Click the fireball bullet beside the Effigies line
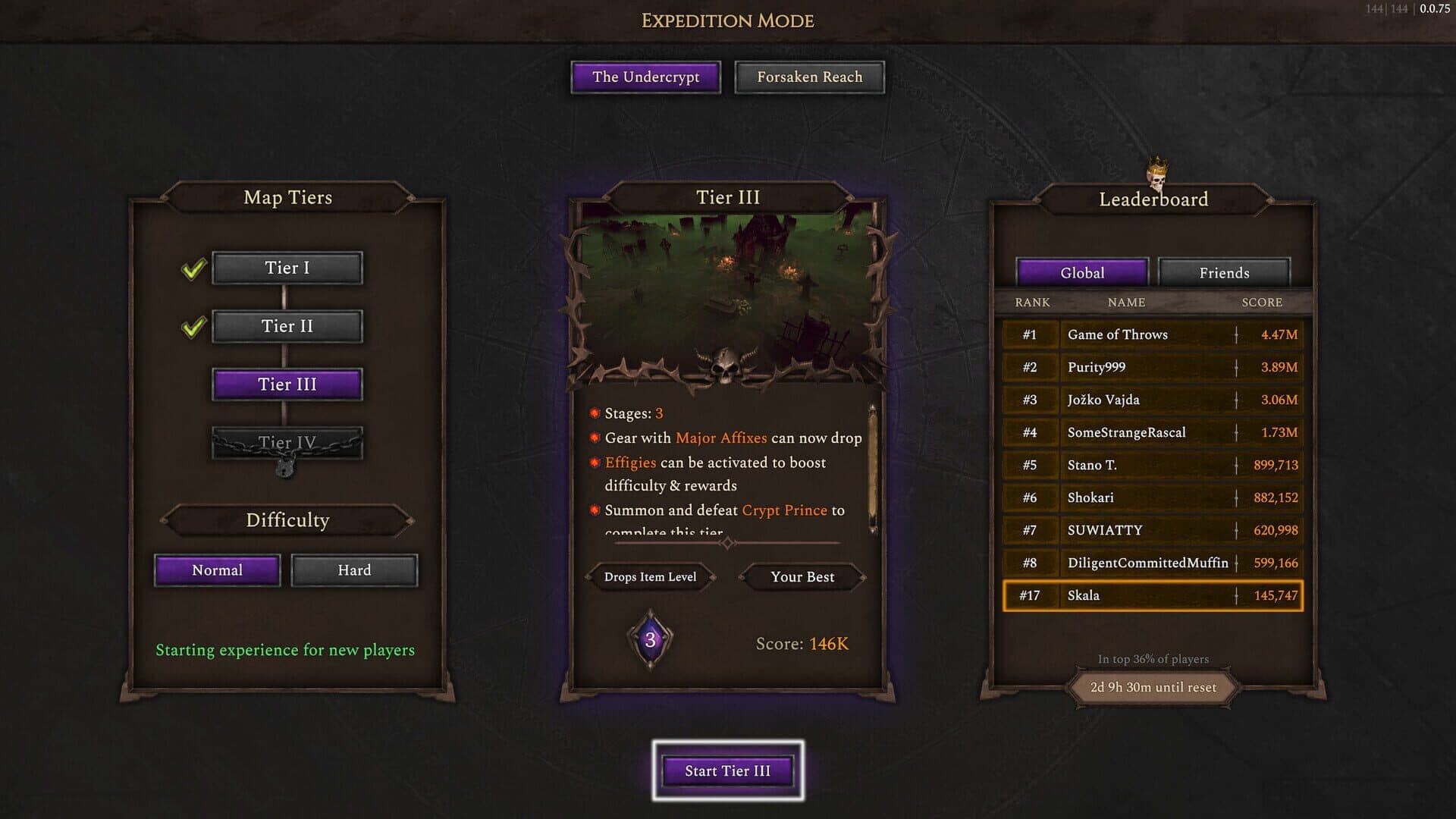Viewport: 1456px width, 819px height. pyautogui.click(x=594, y=463)
